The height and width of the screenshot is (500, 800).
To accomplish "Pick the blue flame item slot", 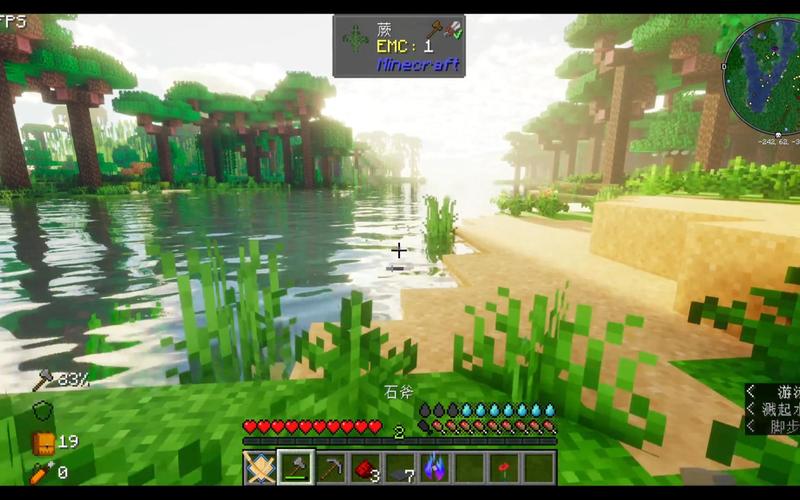I will pyautogui.click(x=435, y=467).
